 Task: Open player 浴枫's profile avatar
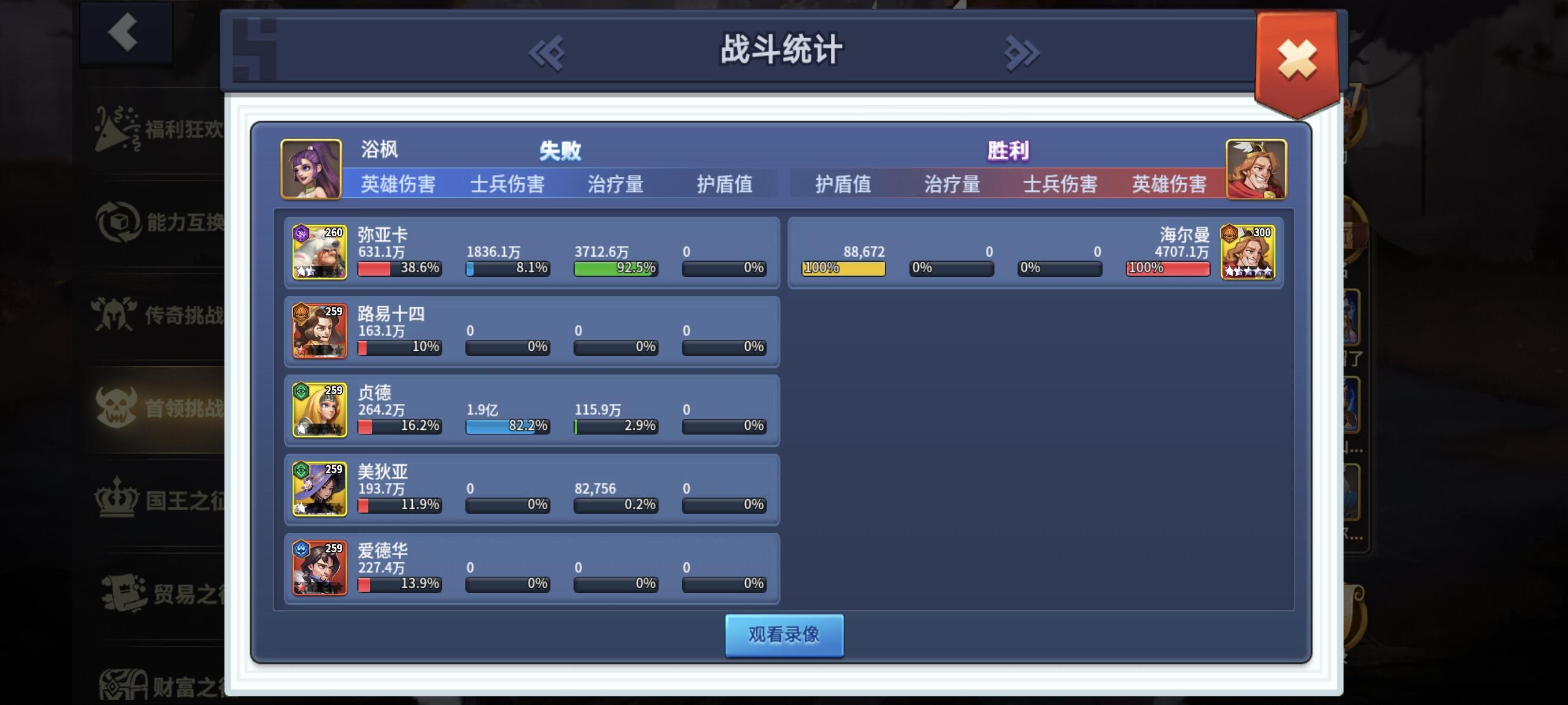(x=312, y=171)
